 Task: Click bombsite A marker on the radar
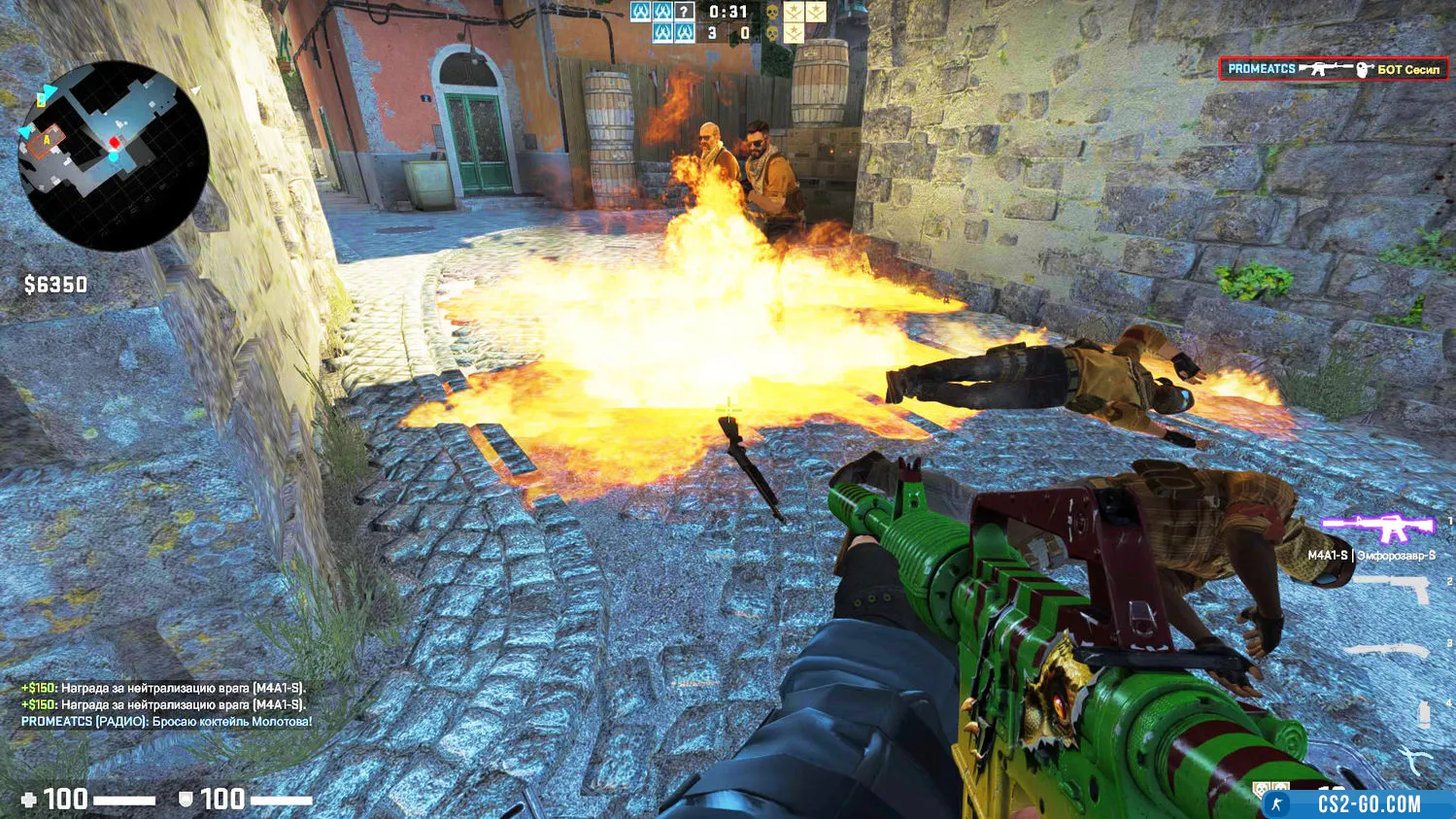pos(47,142)
